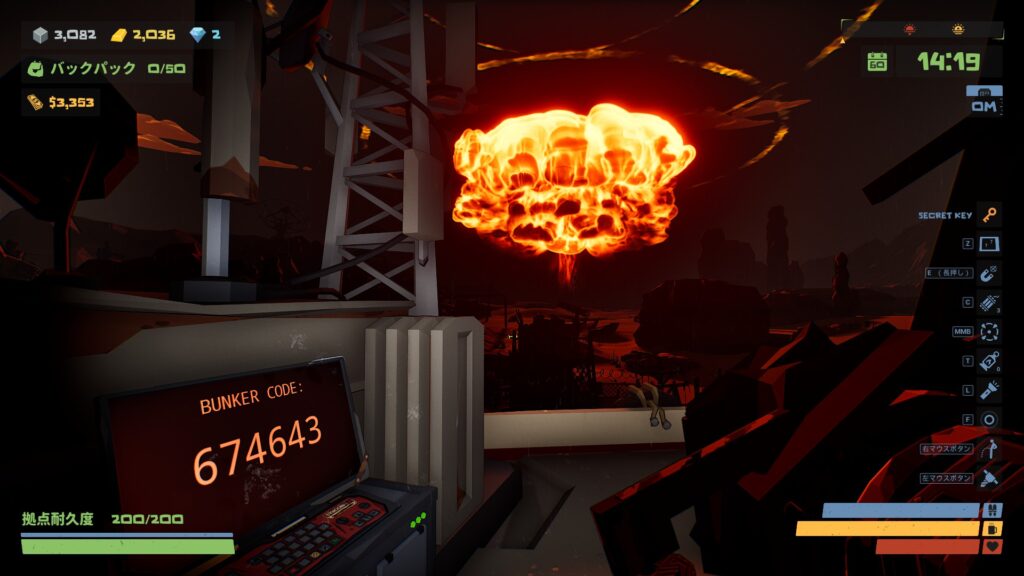
Task: Select the price tag icon
Action: pos(989,361)
